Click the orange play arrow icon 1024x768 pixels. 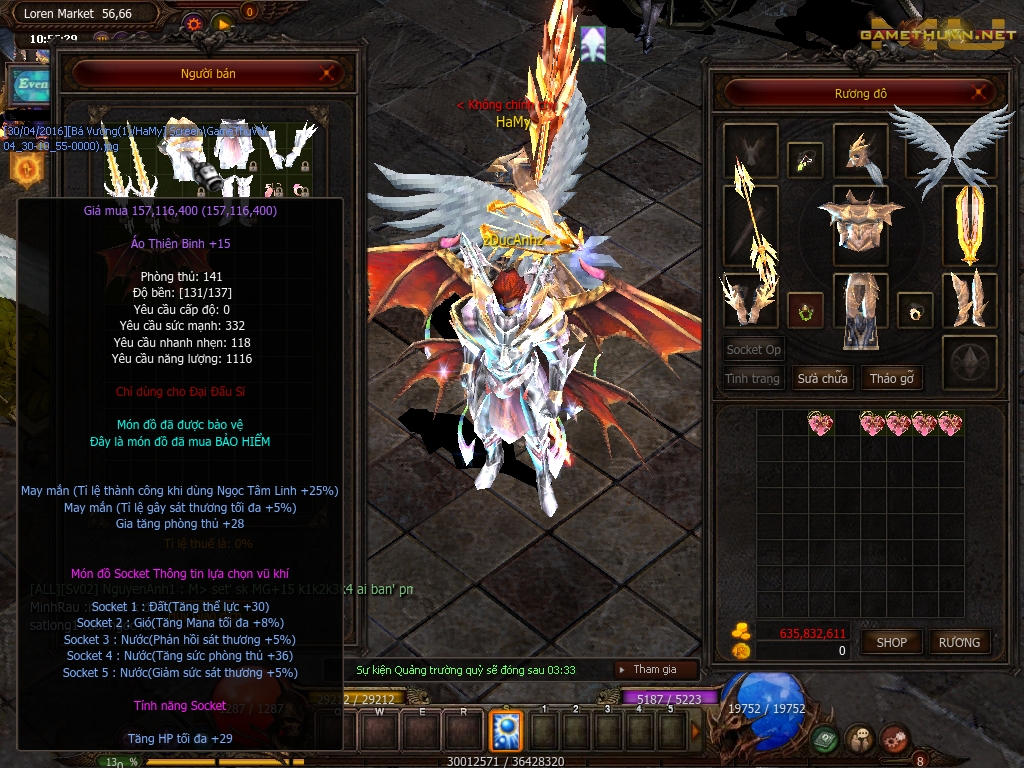click(223, 23)
